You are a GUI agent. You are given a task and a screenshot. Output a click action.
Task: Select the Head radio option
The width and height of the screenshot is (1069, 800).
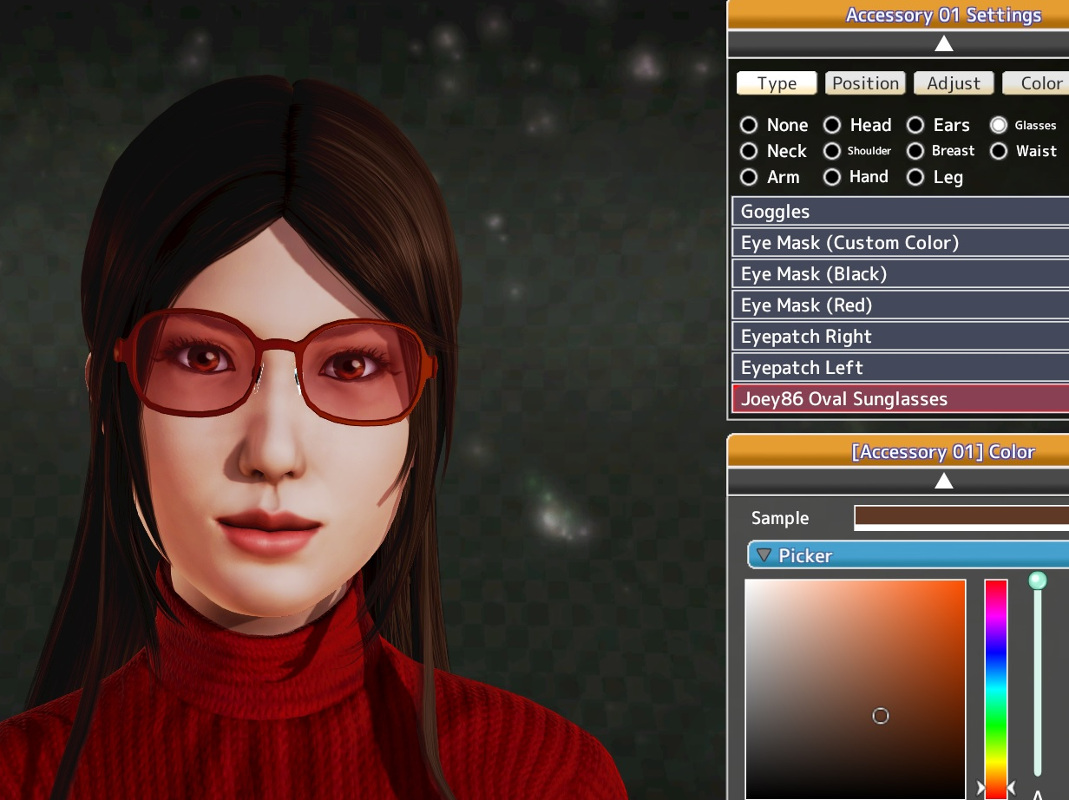coord(832,125)
